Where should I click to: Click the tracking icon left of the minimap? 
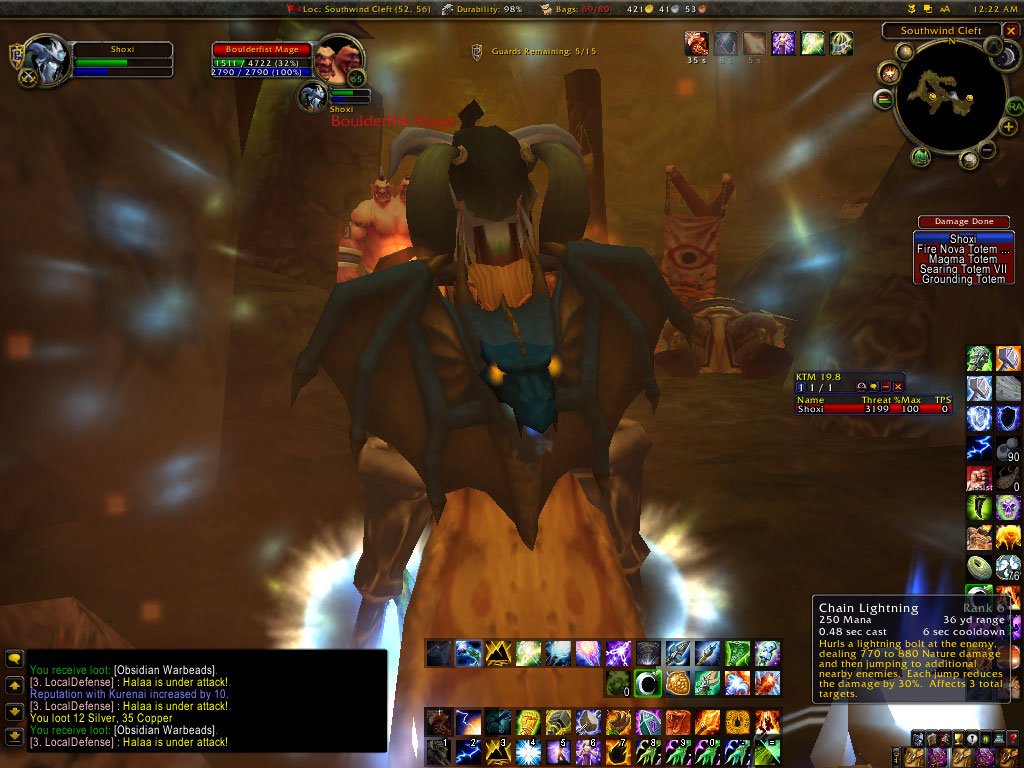[x=889, y=73]
